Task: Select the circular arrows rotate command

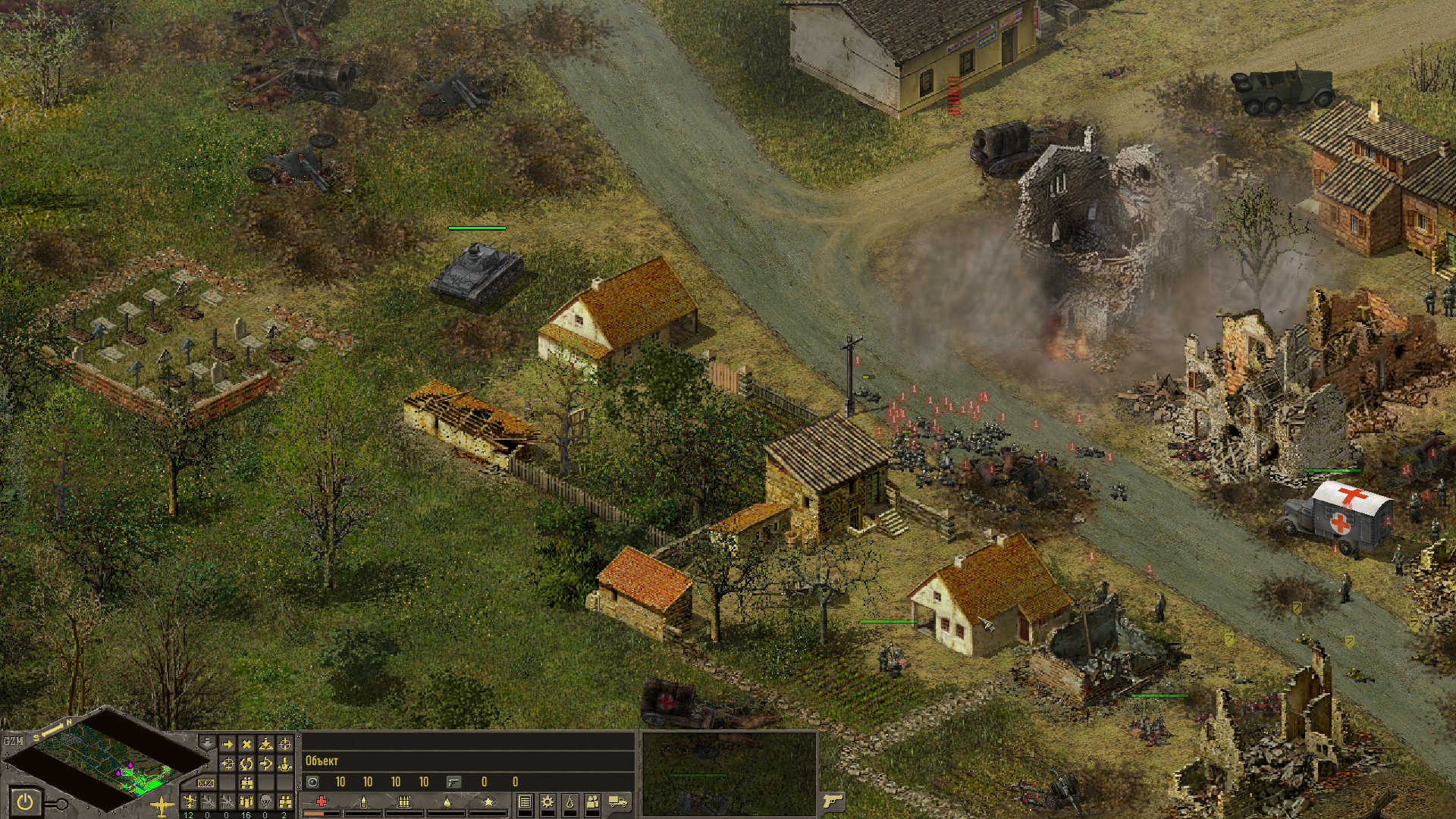Action: tap(246, 763)
